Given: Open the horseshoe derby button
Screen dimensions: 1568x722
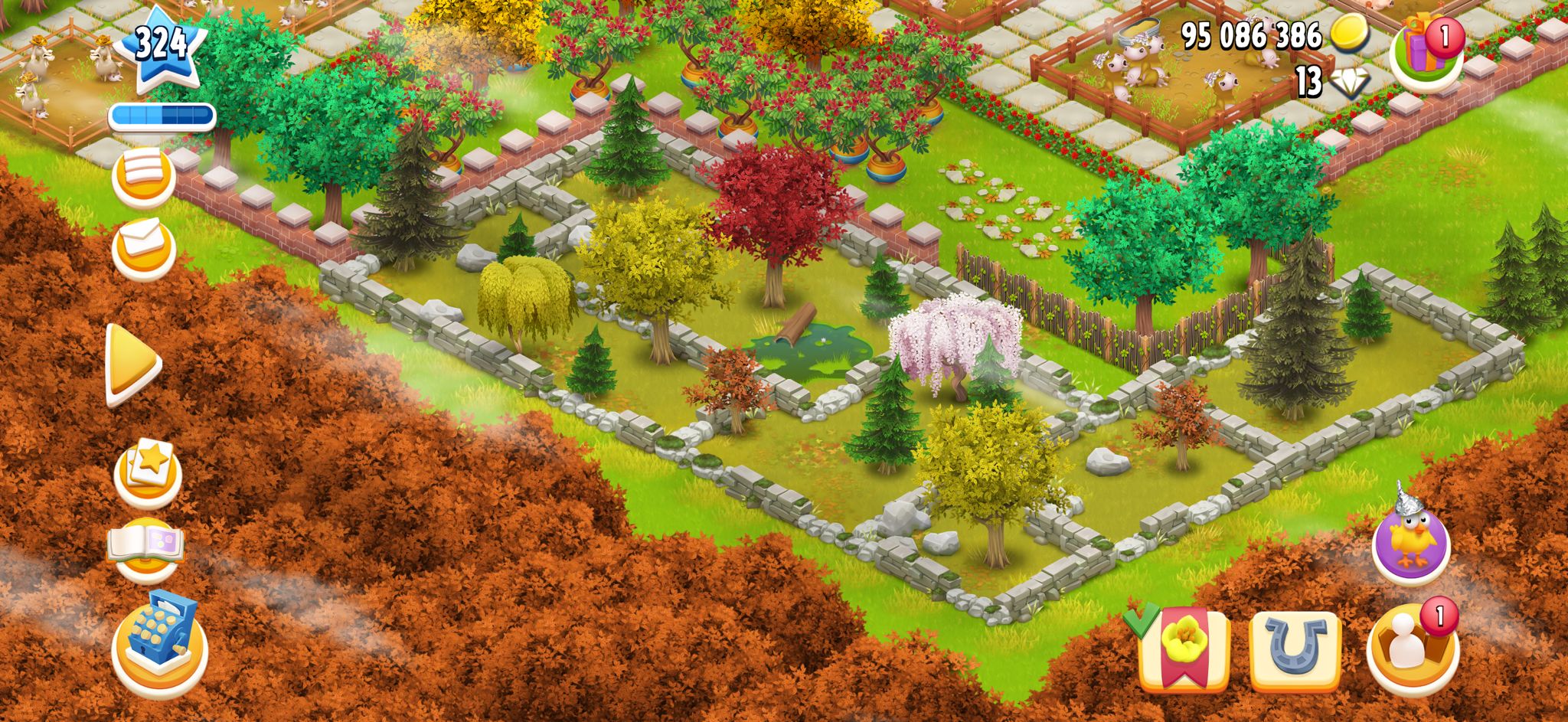Looking at the screenshot, I should click(x=1295, y=649).
